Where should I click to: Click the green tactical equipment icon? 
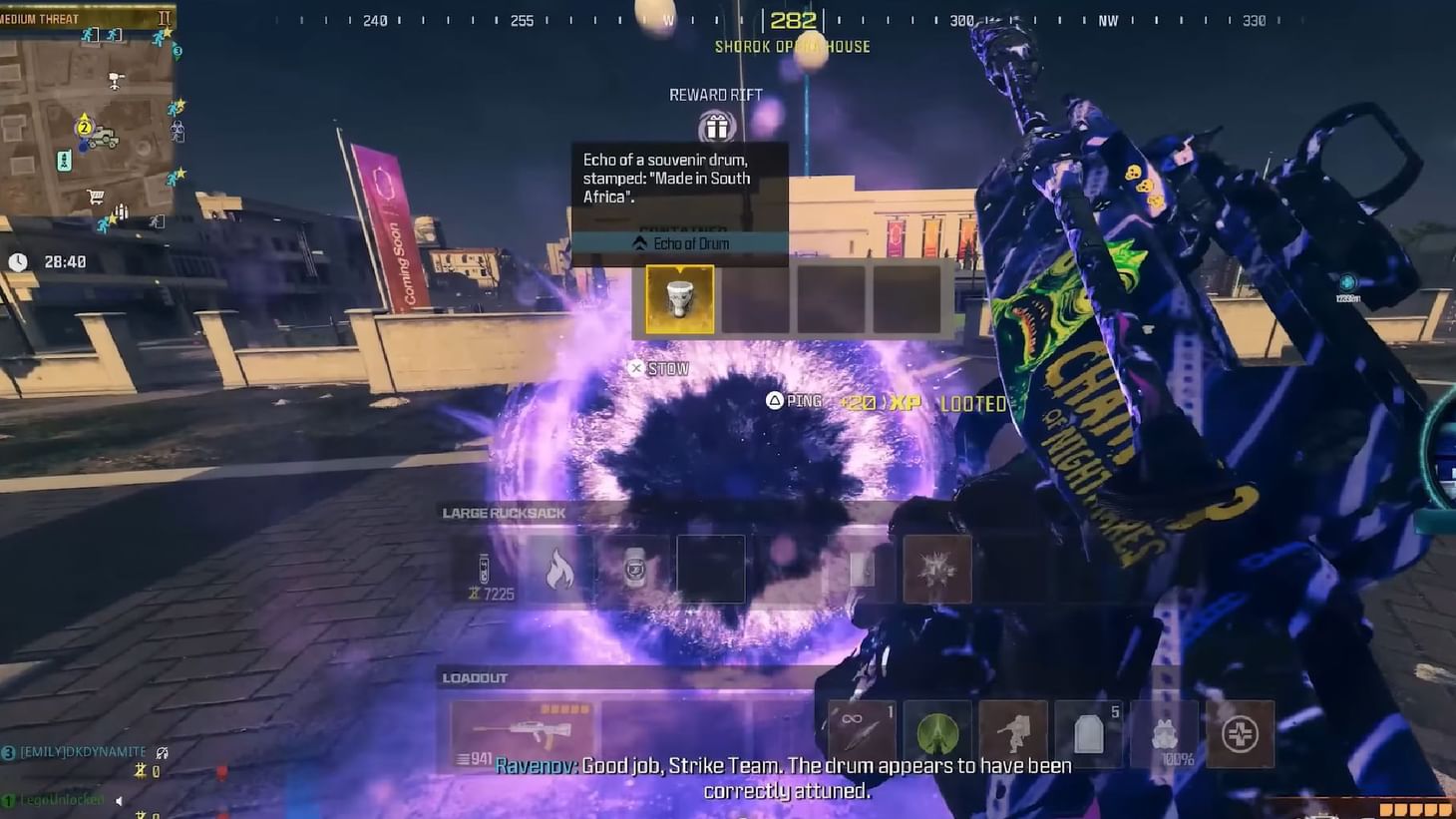click(936, 733)
